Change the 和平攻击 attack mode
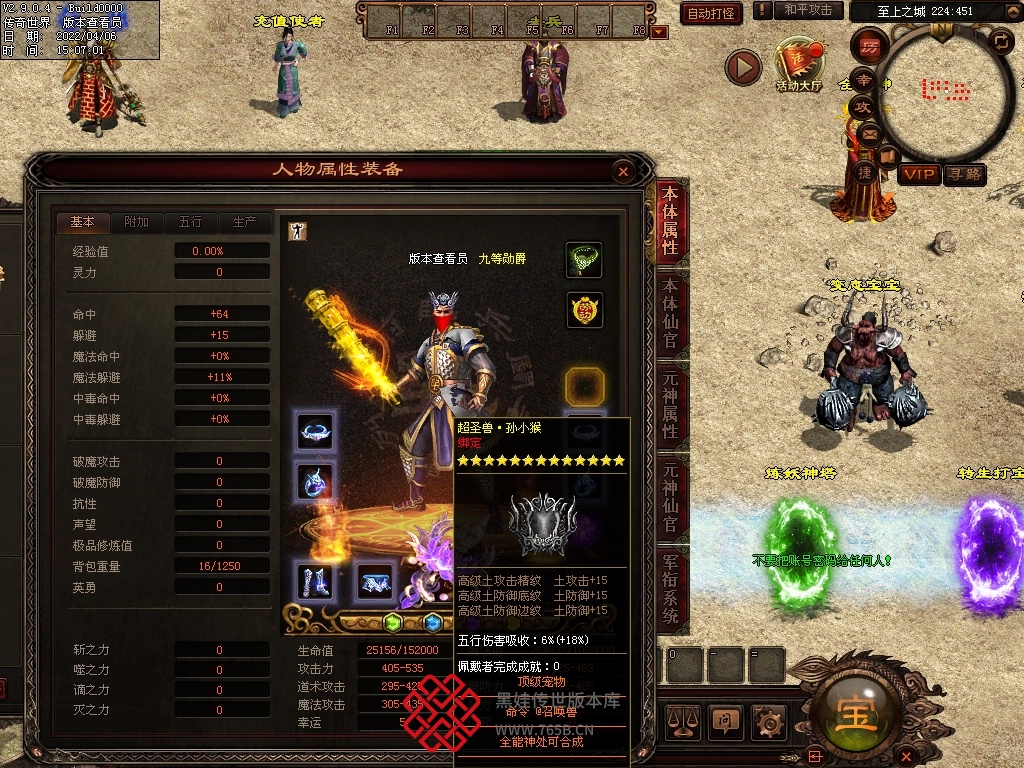 pyautogui.click(x=808, y=10)
